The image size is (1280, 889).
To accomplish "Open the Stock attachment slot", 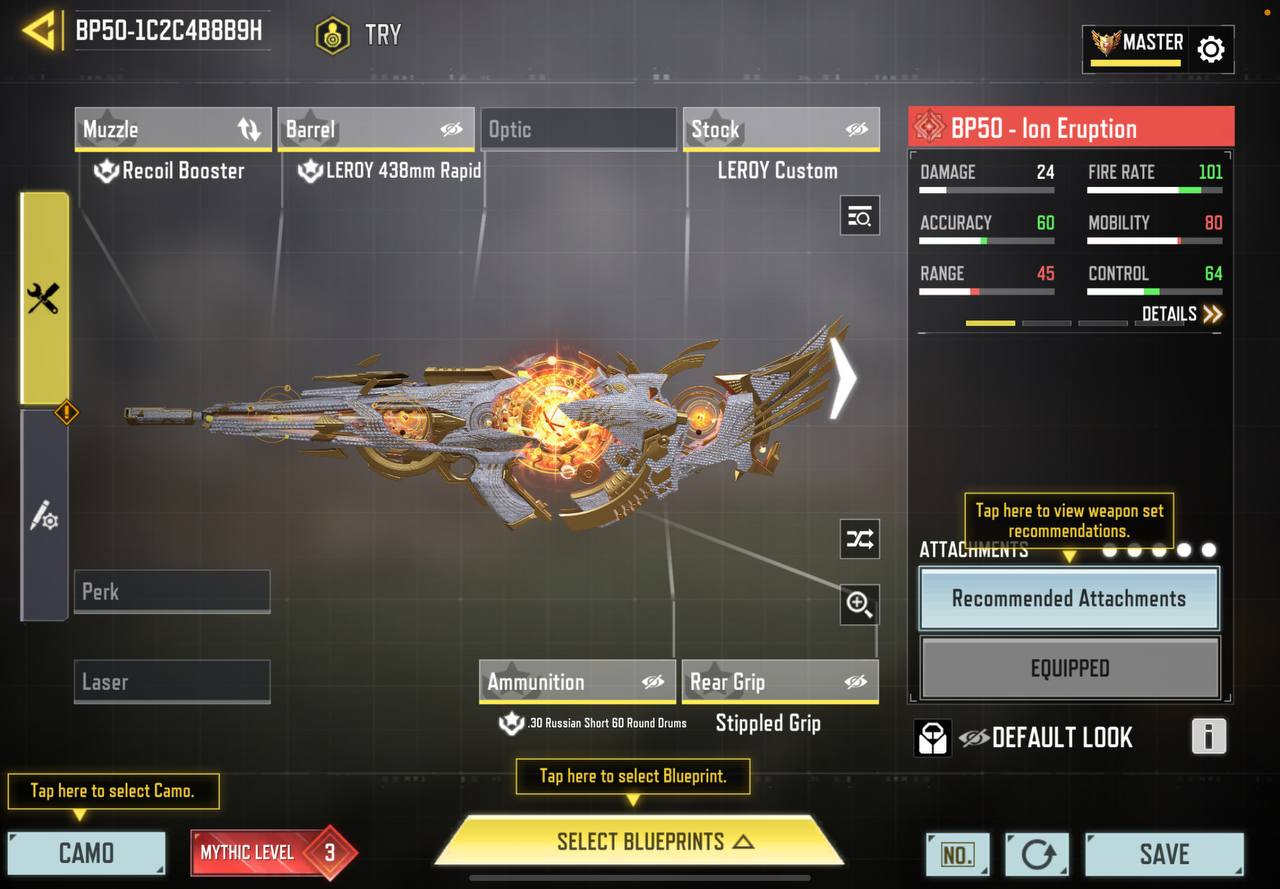I will pyautogui.click(x=780, y=130).
